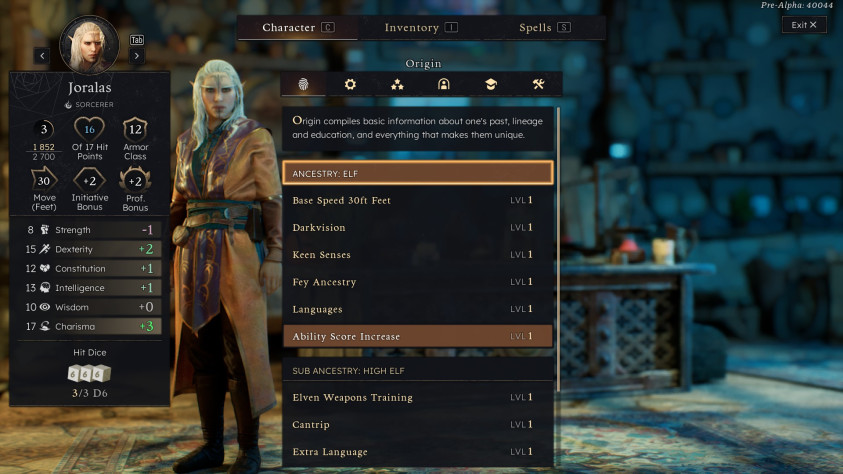Open the Spells tab
Image resolution: width=843 pixels, height=474 pixels.
click(544, 28)
